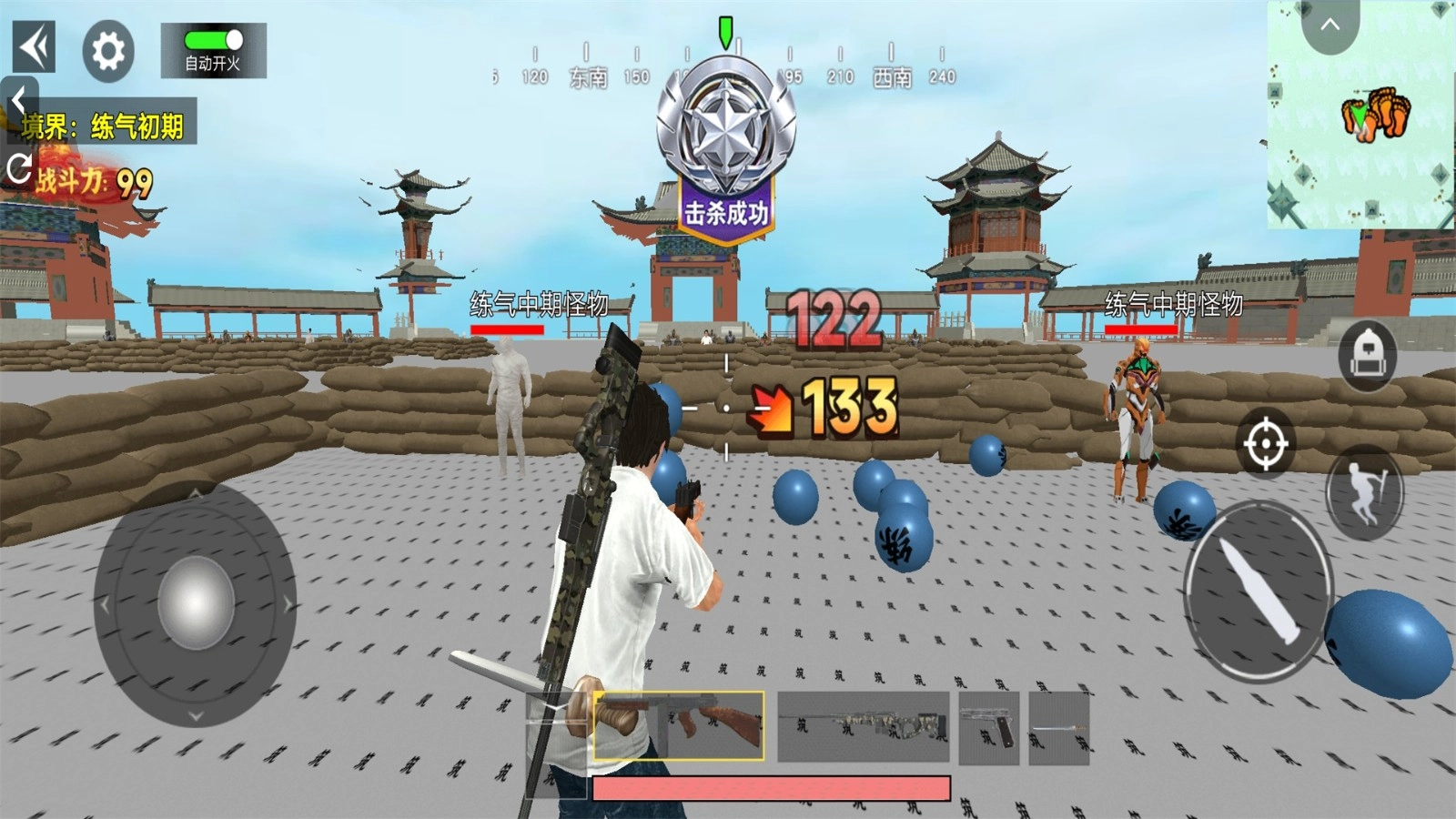The height and width of the screenshot is (819, 1456).
Task: Collapse the 境界 panel with left chevron
Action: pyautogui.click(x=18, y=96)
